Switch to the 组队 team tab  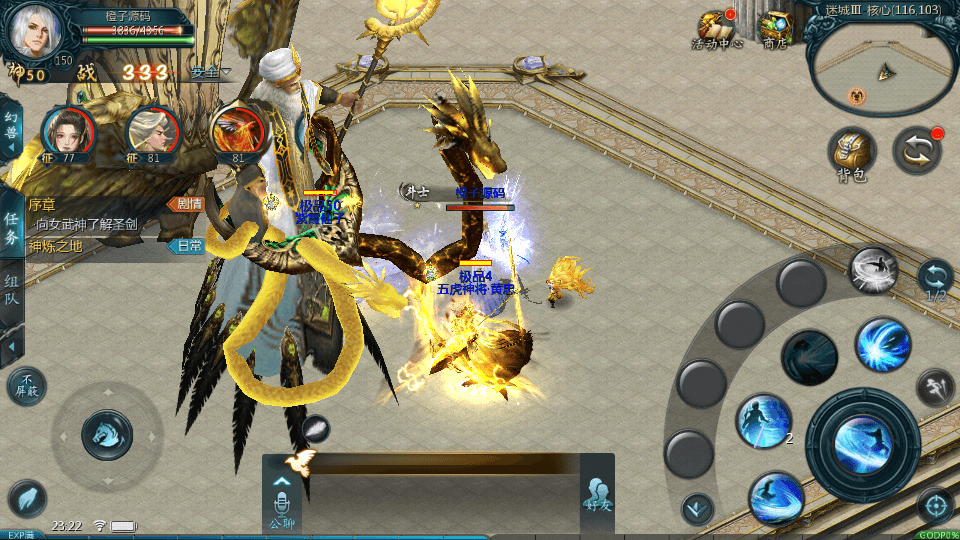point(11,290)
